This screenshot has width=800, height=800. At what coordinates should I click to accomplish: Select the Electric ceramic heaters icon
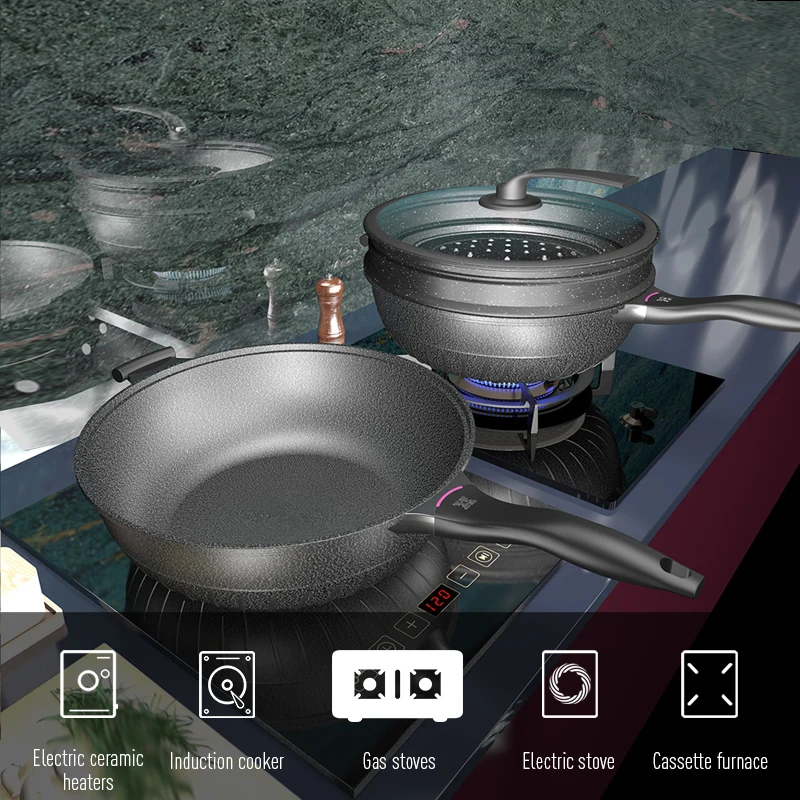tap(88, 684)
